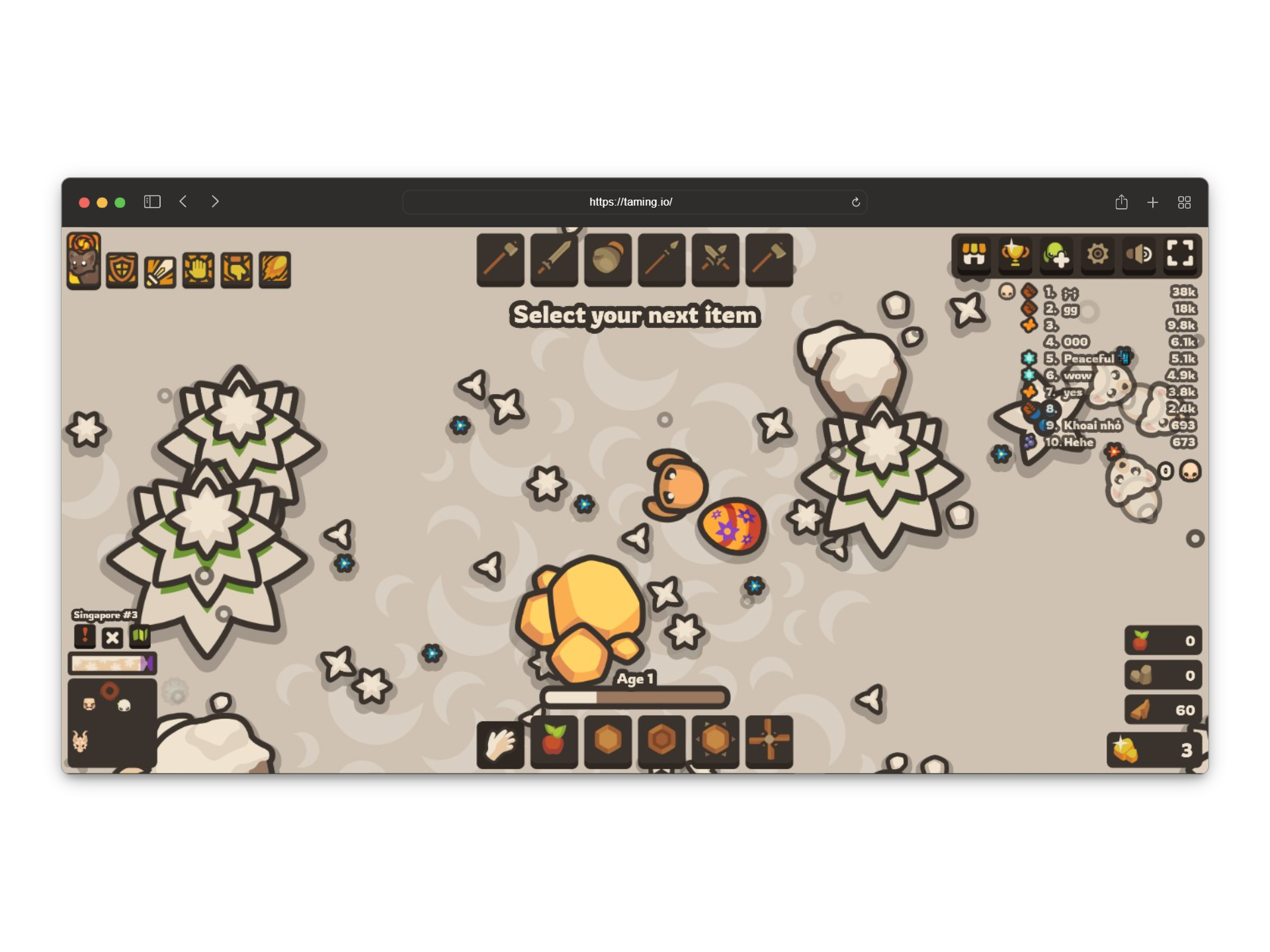This screenshot has height=952, width=1270.
Task: Select the windmill building slot
Action: [769, 742]
